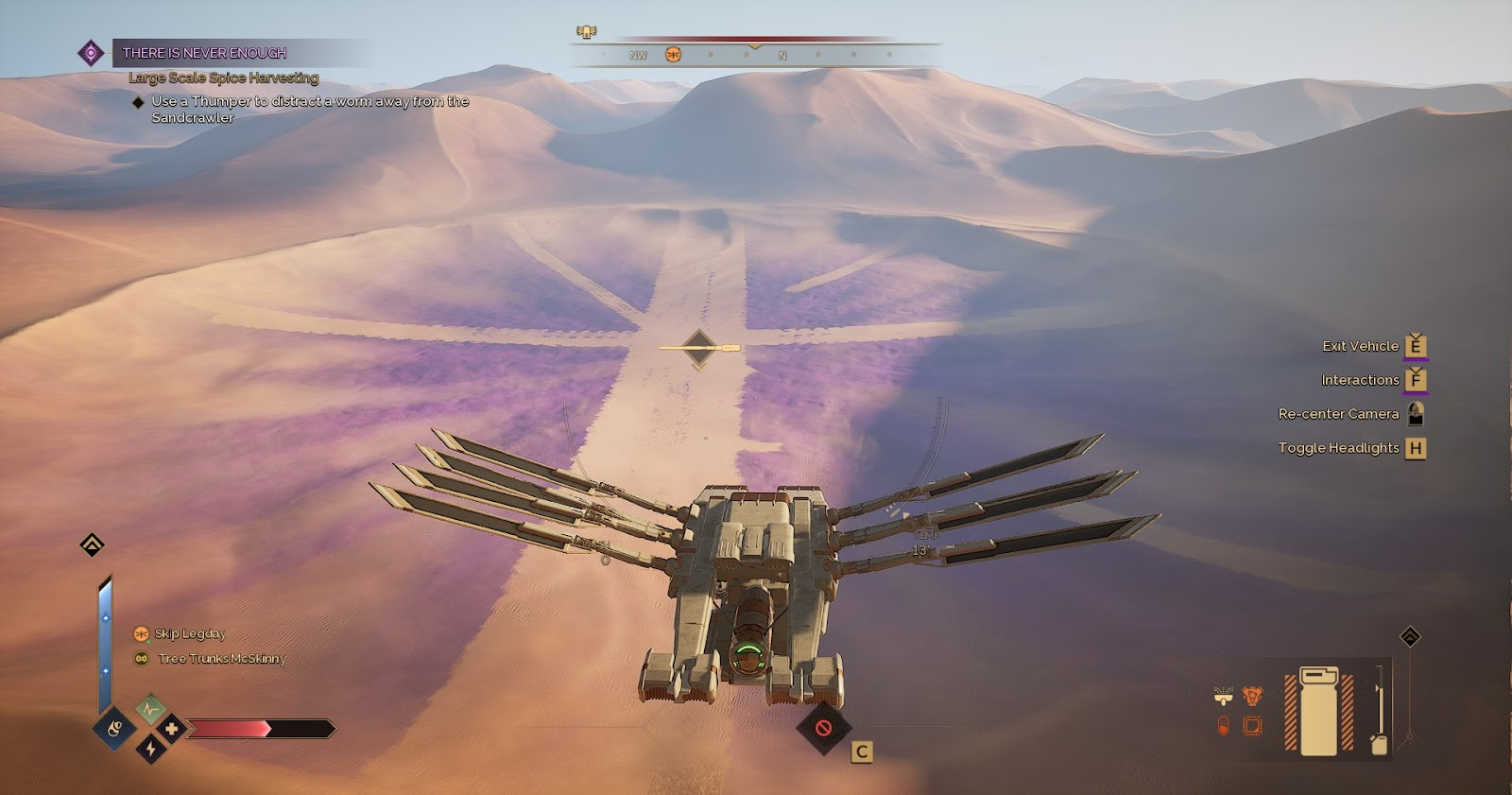This screenshot has height=795, width=1512.
Task: Click the orange processor chip status icon
Action: pos(1252,726)
